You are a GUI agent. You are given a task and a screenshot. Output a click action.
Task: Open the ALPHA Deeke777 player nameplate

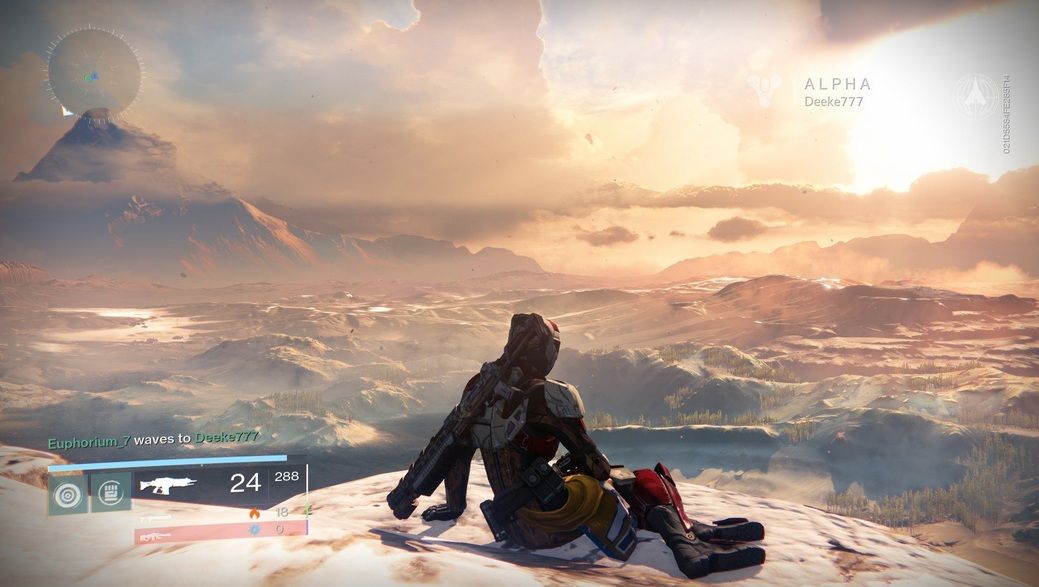click(x=836, y=92)
